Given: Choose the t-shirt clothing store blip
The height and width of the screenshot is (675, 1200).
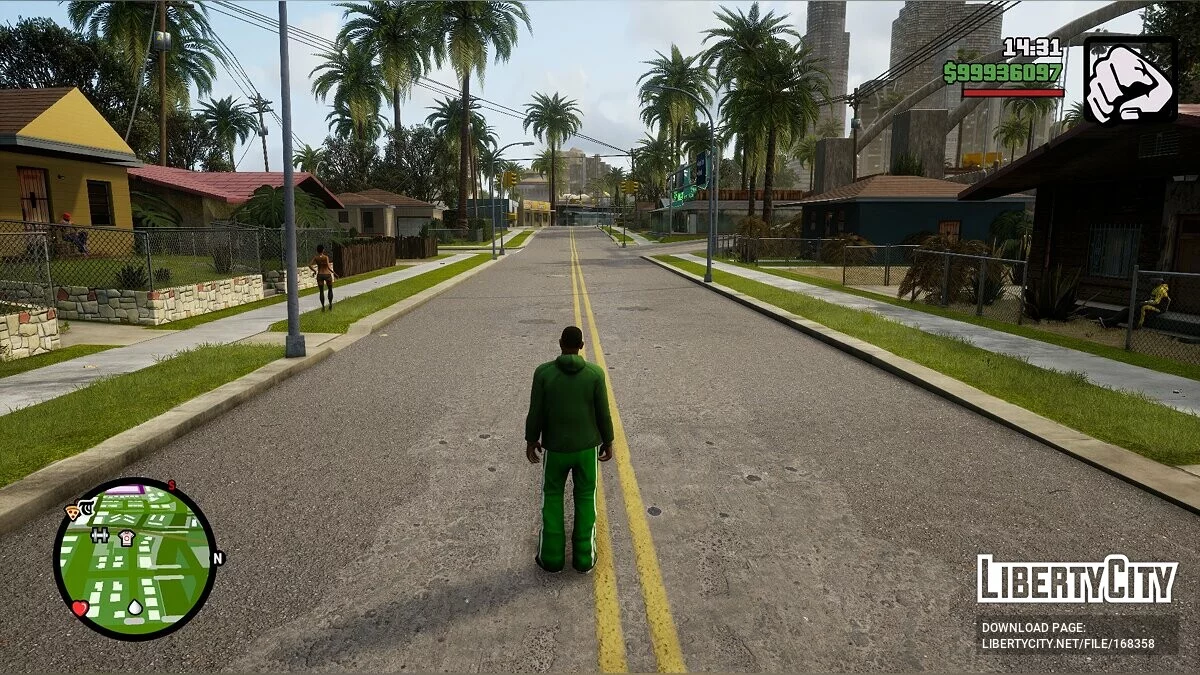Looking at the screenshot, I should (127, 537).
